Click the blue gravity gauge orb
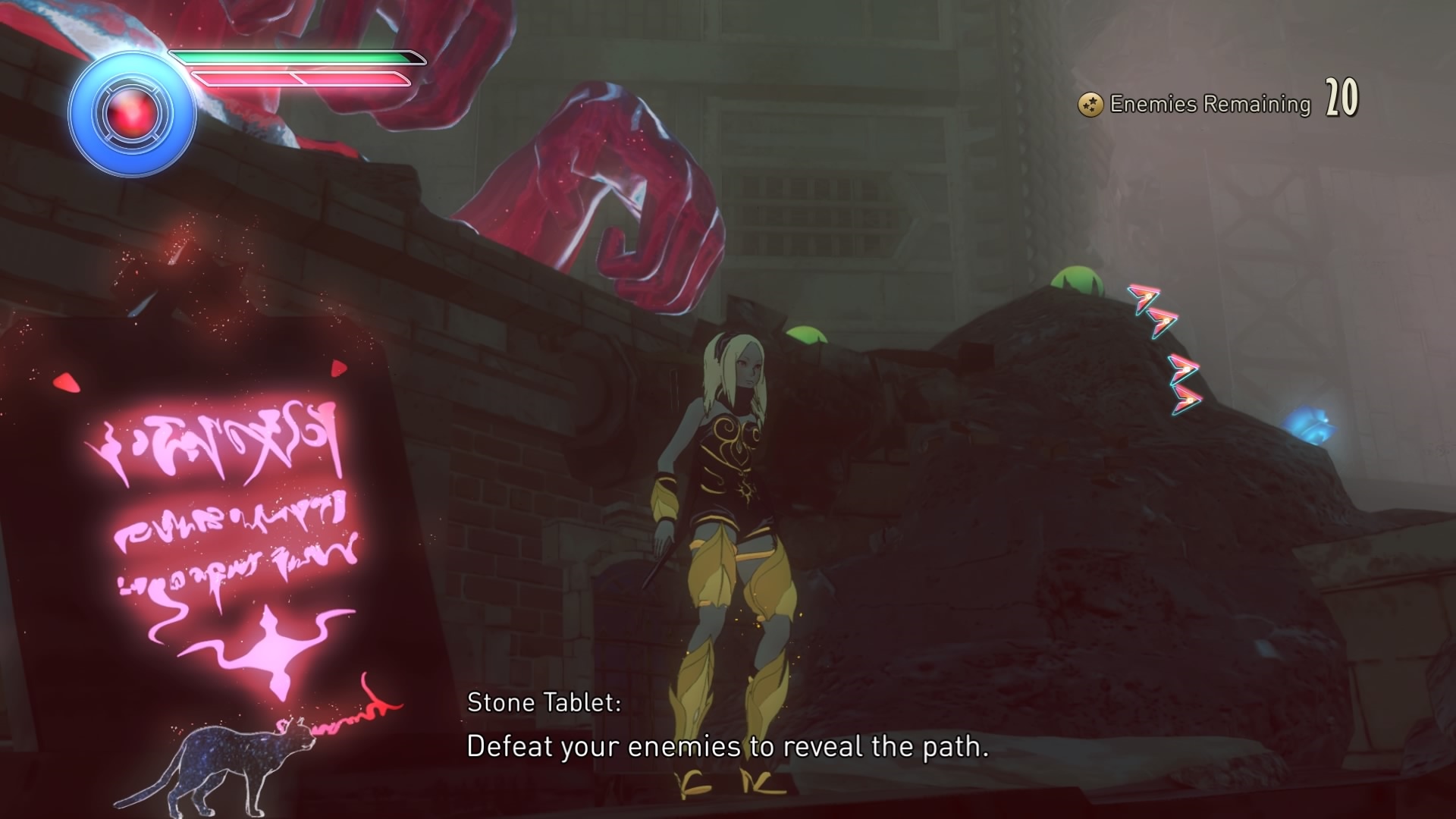 (132, 115)
